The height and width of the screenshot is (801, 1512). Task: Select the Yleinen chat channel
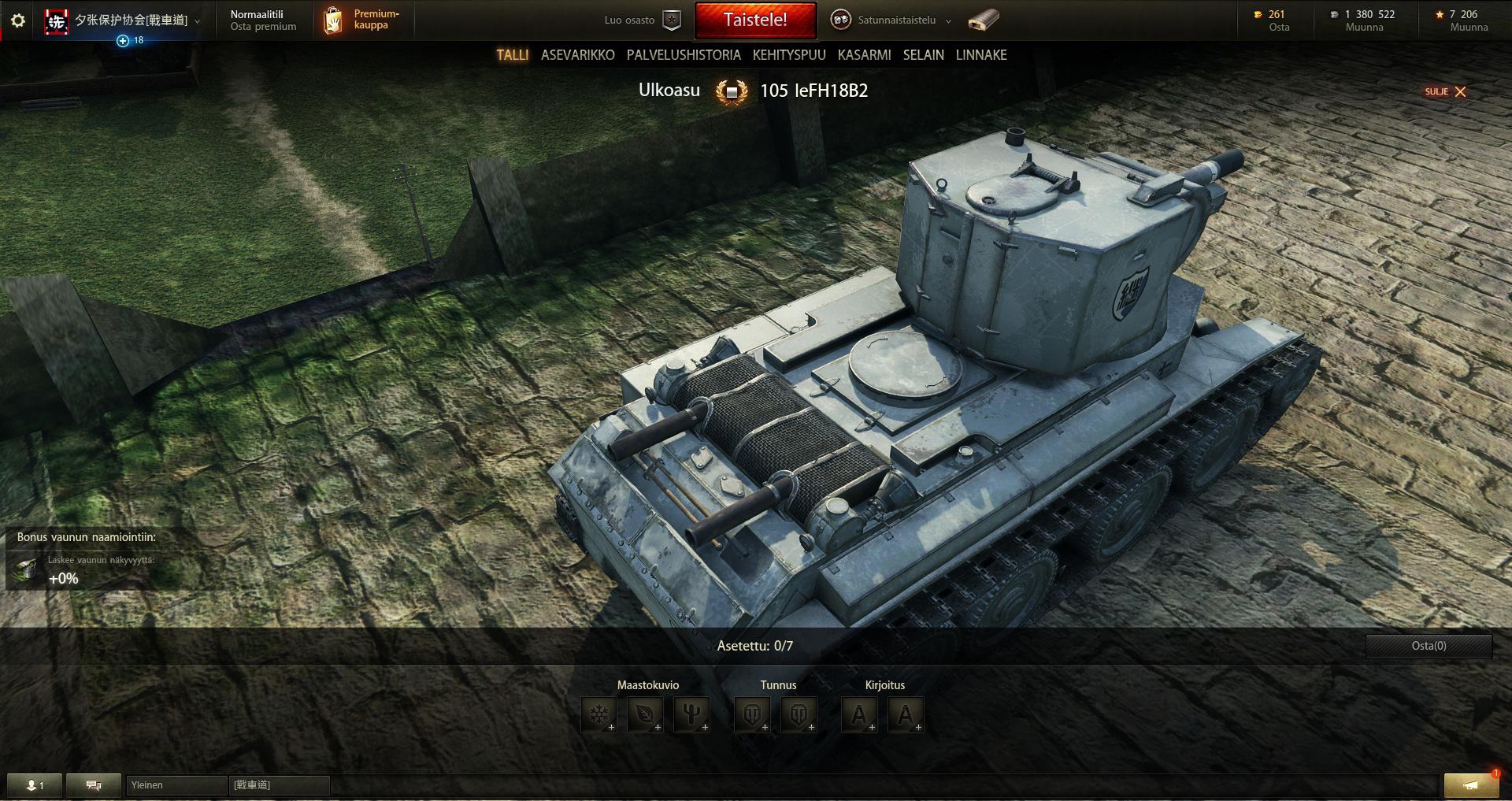[x=176, y=785]
